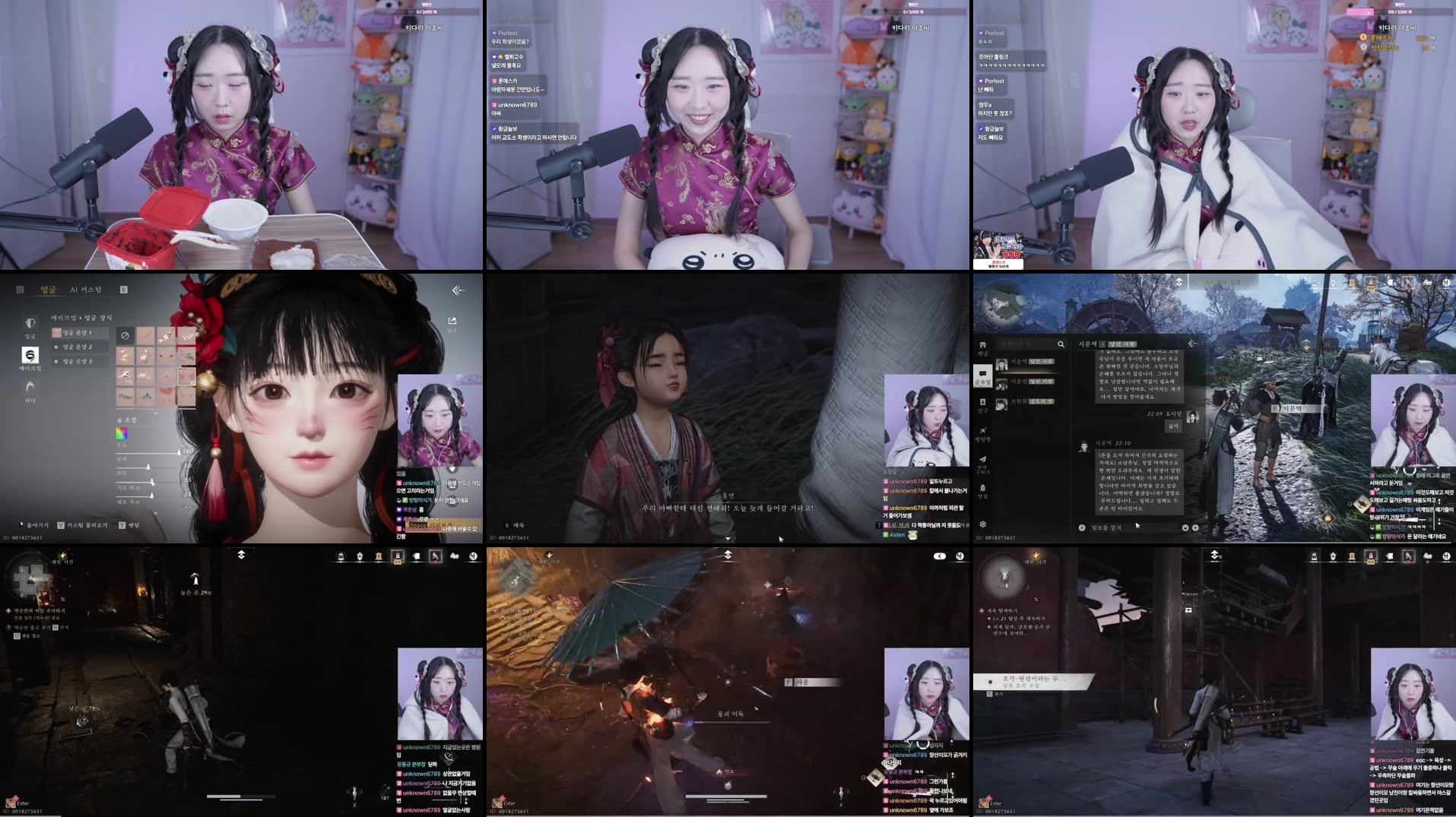This screenshot has width=1456, height=817.
Task: Click the search magnifier in the conversation panel
Action: (x=1061, y=344)
